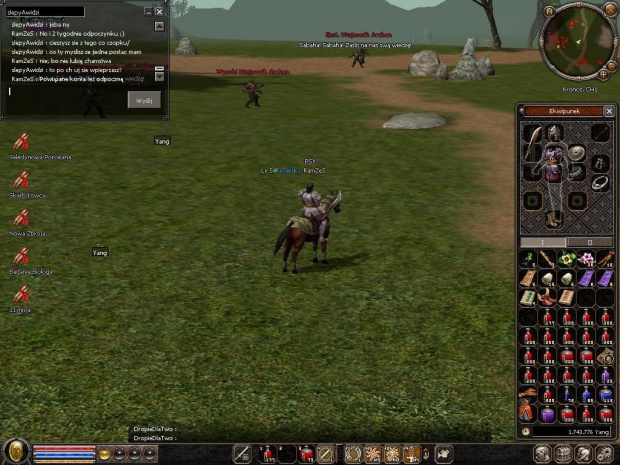This screenshot has height=465, width=620.
Task: Edit the whisper recipient name field
Action: pos(46,11)
